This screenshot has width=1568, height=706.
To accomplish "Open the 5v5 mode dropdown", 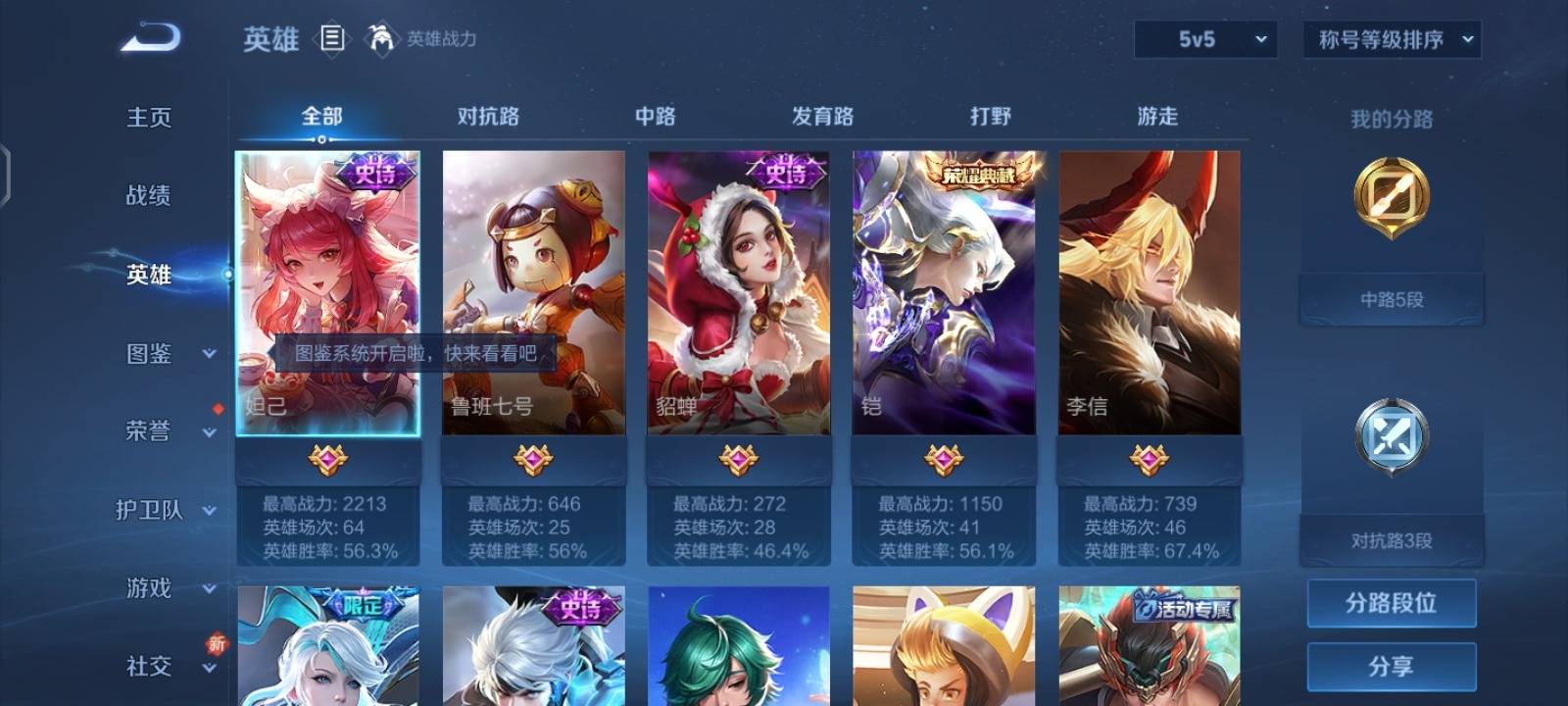I will coord(1205,40).
